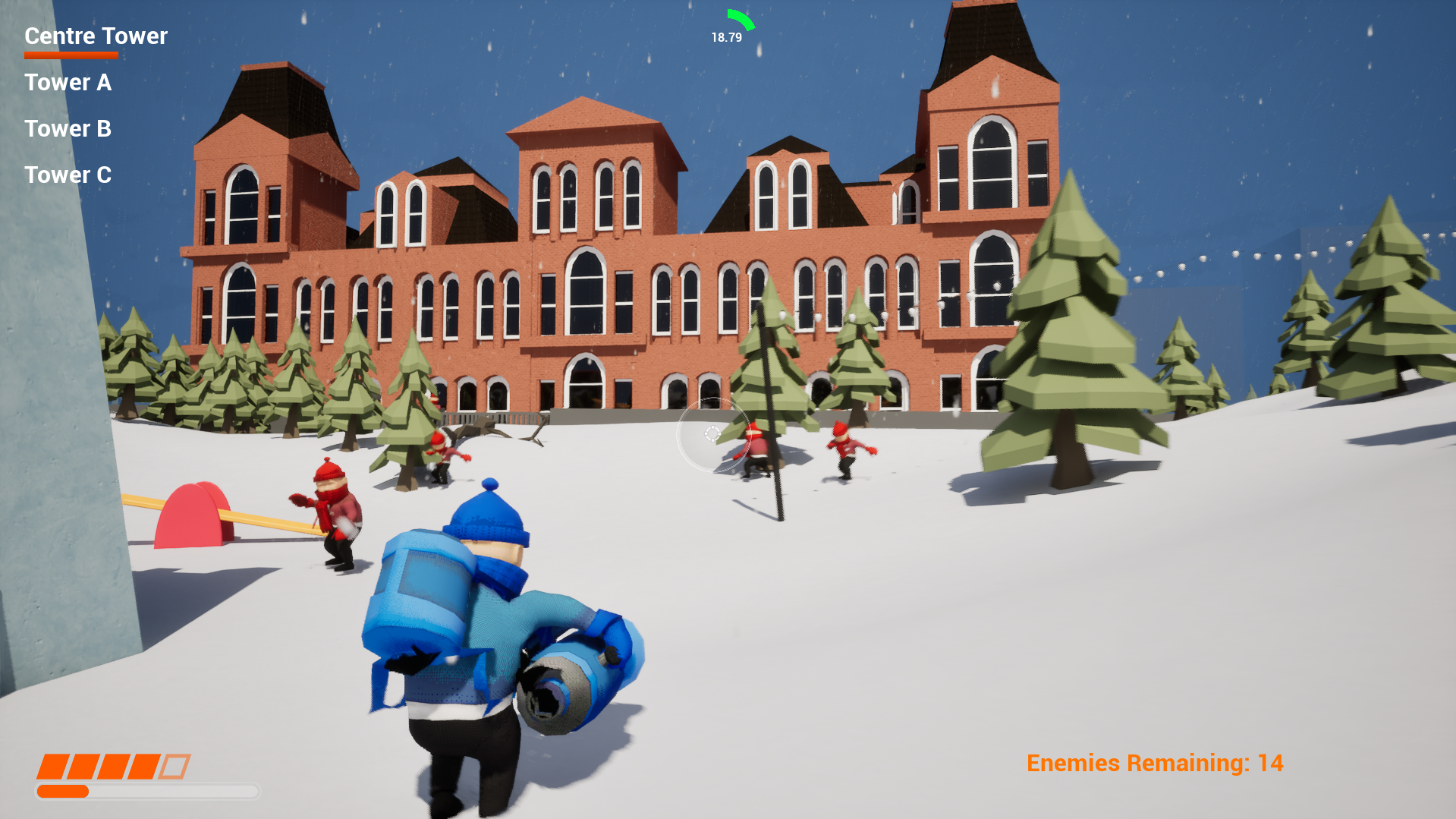Click the 18.79 timer readout
The width and height of the screenshot is (1456, 819).
(725, 35)
